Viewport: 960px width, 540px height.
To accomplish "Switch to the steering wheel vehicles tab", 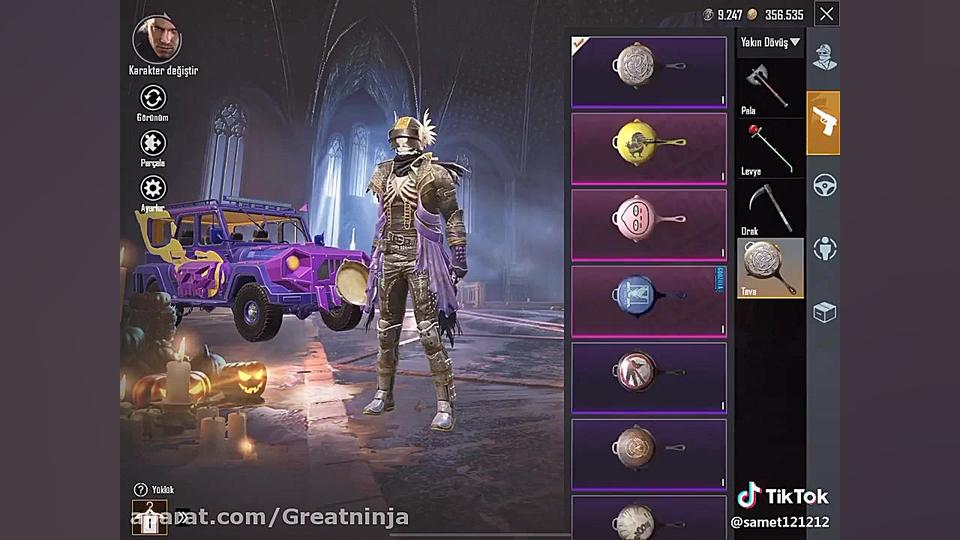I will point(824,185).
